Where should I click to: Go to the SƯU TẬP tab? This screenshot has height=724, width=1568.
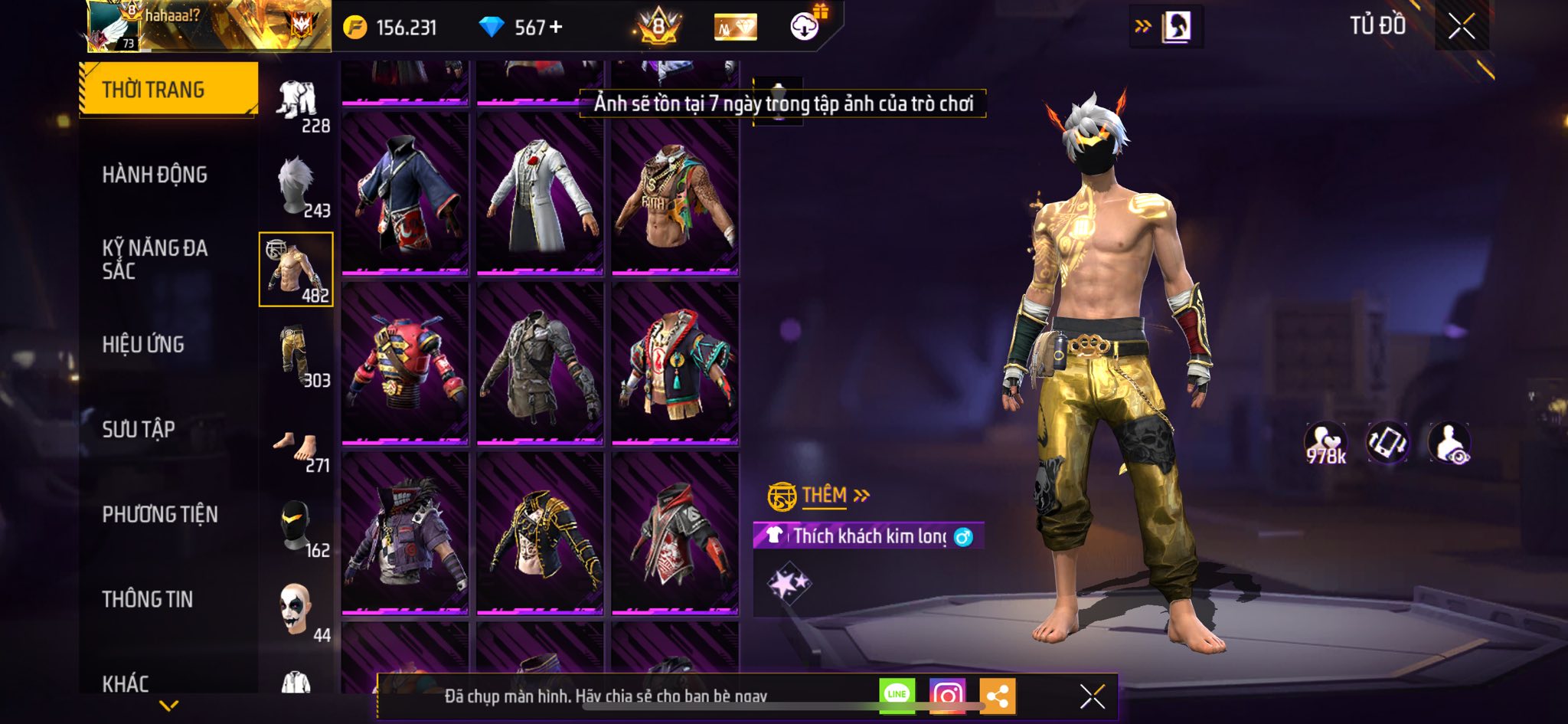point(139,429)
